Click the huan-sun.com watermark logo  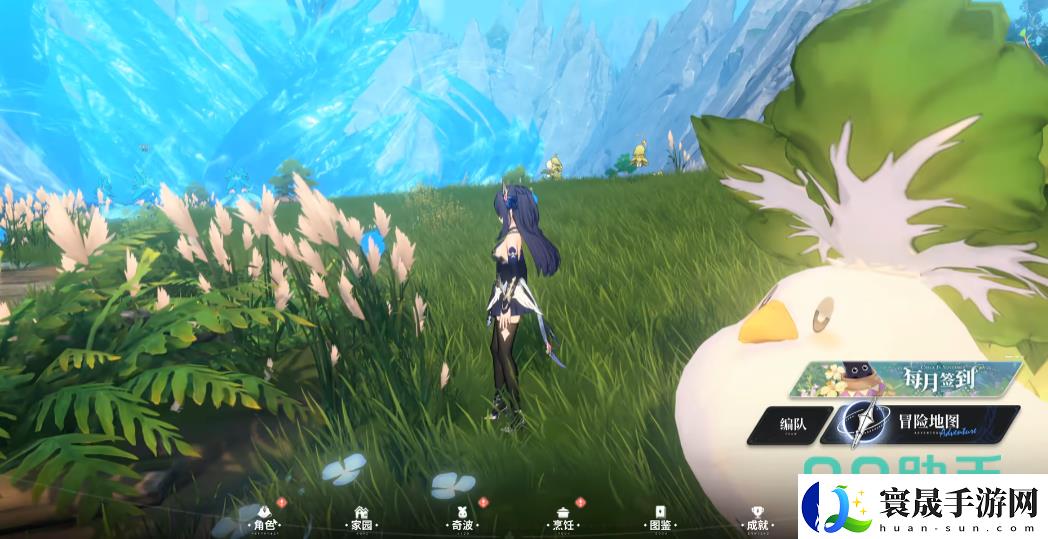922,507
